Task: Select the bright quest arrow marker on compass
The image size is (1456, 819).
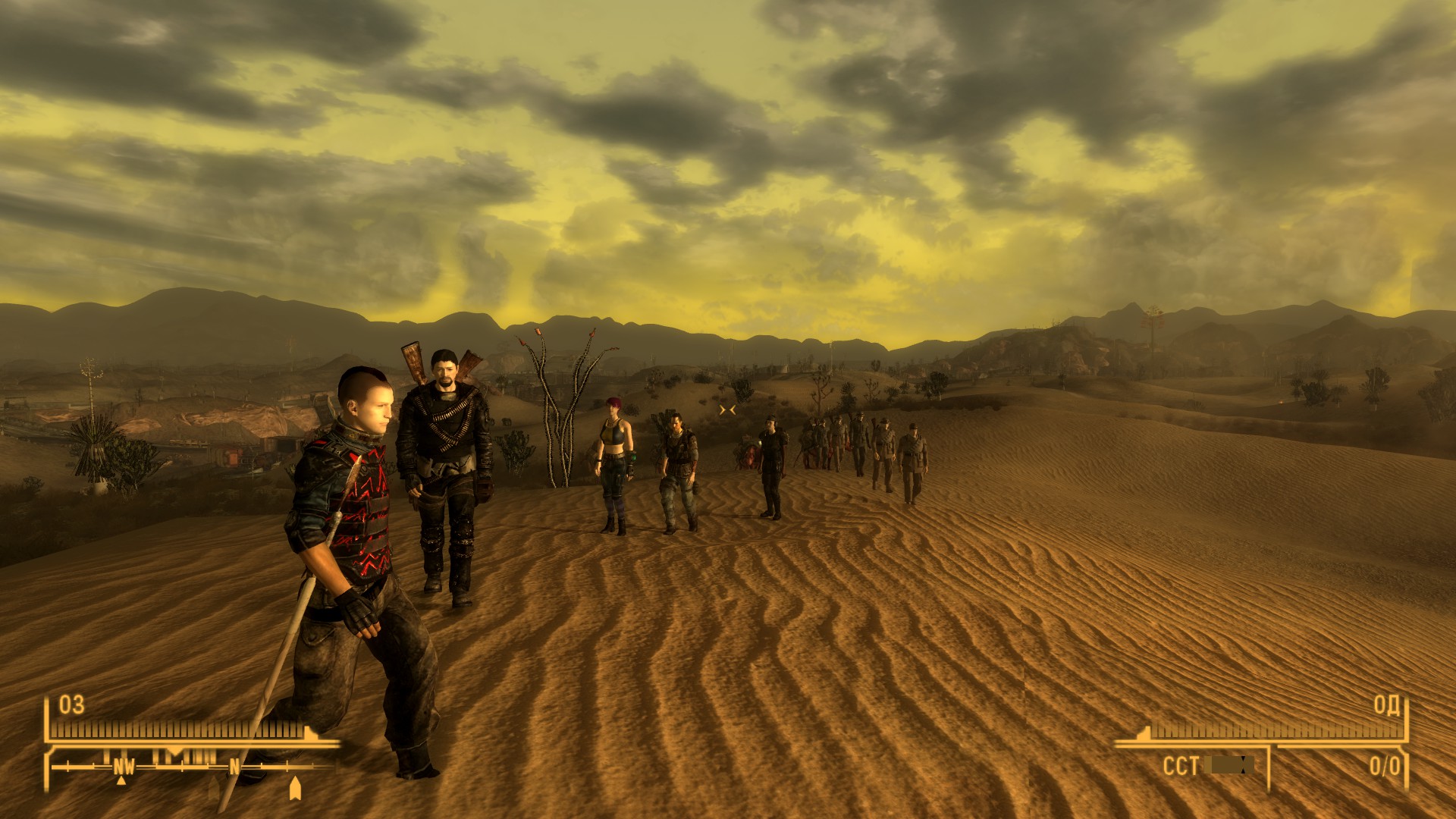Action: pos(295,788)
